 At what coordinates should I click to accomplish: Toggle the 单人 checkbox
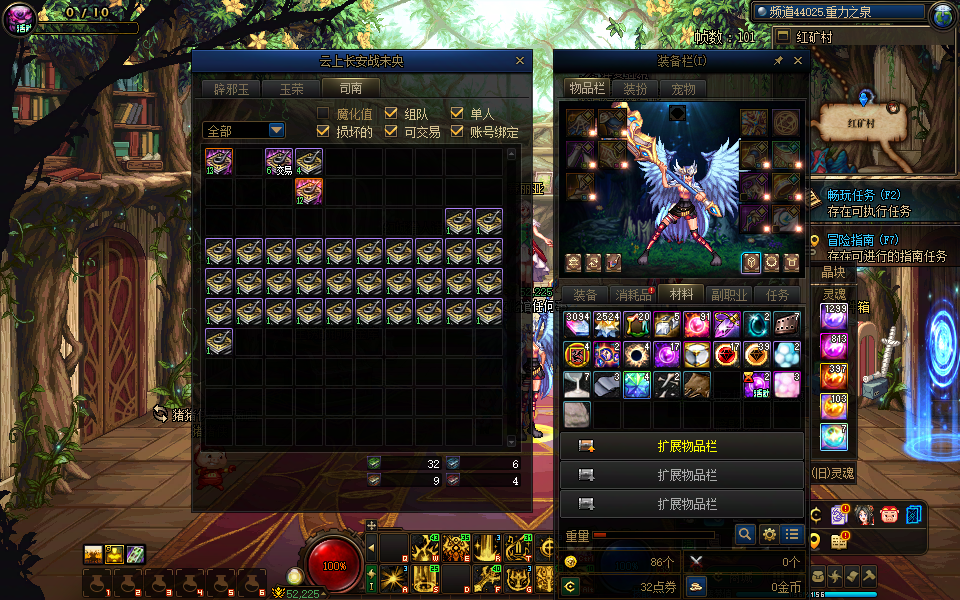pyautogui.click(x=457, y=113)
